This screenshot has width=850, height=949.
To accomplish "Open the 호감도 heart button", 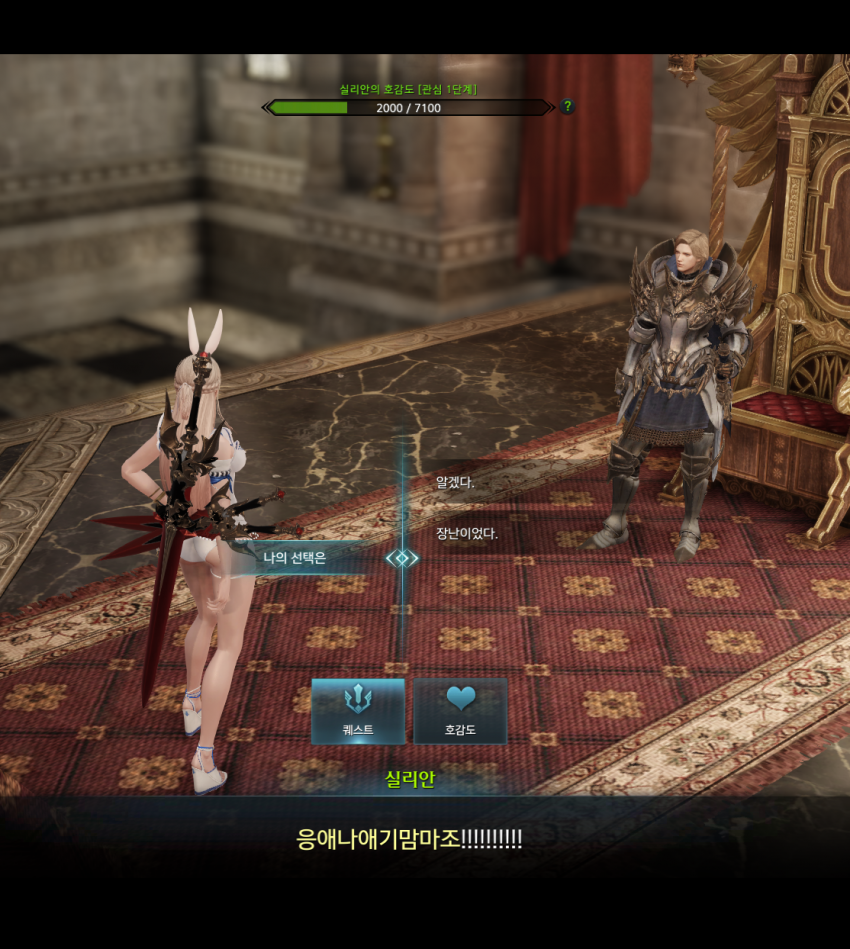I will pyautogui.click(x=460, y=711).
